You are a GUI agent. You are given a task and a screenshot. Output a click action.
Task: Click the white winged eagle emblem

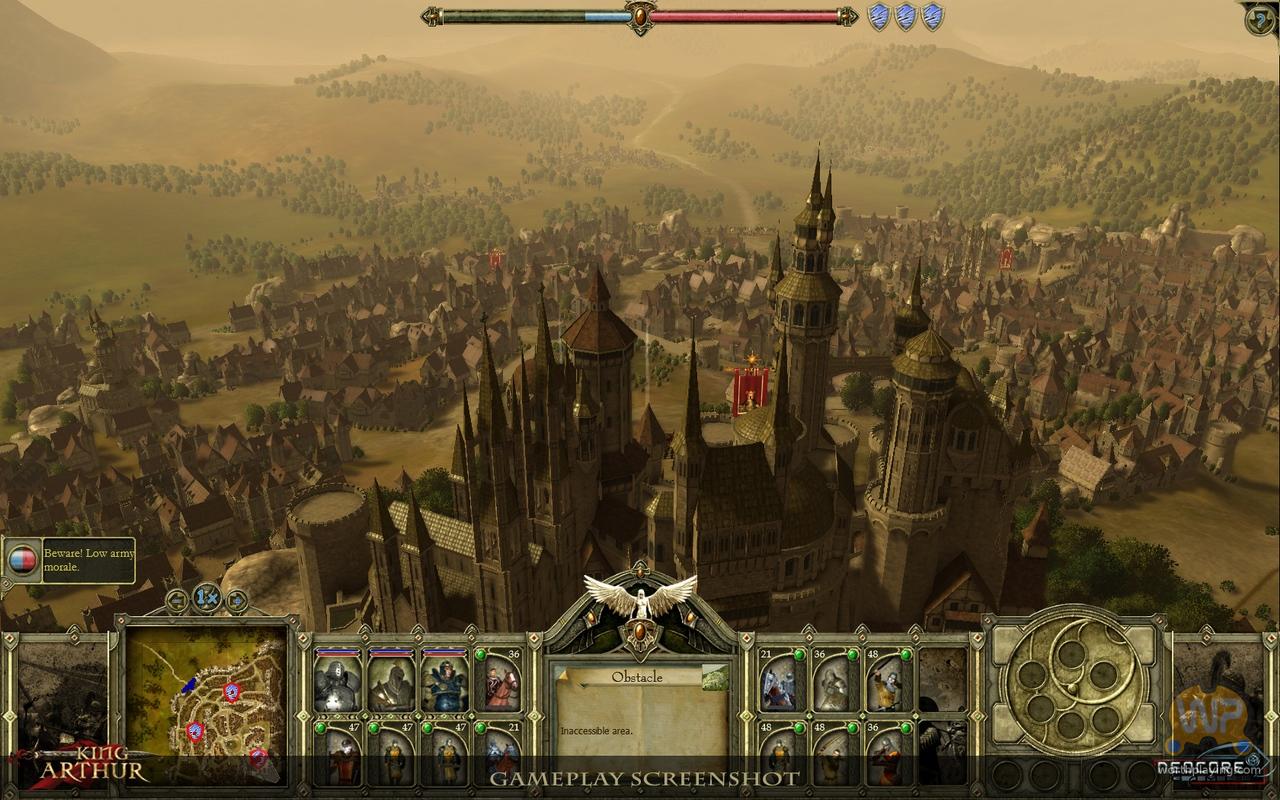640,597
